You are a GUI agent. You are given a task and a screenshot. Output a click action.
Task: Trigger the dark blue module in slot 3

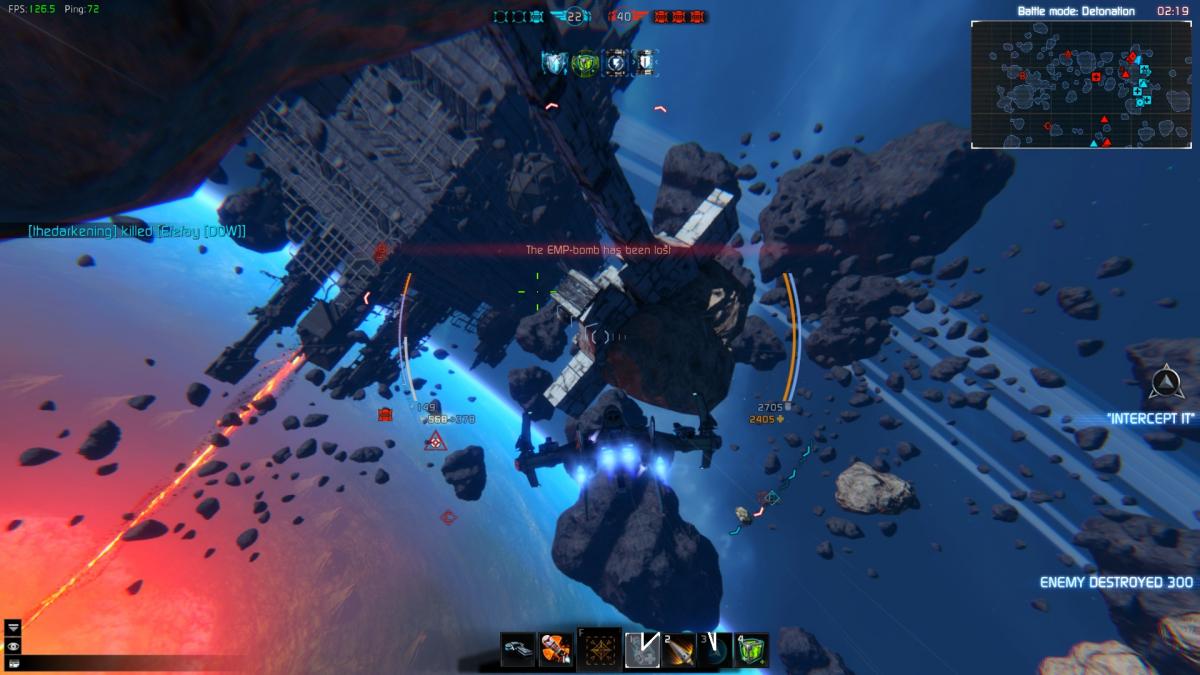715,650
